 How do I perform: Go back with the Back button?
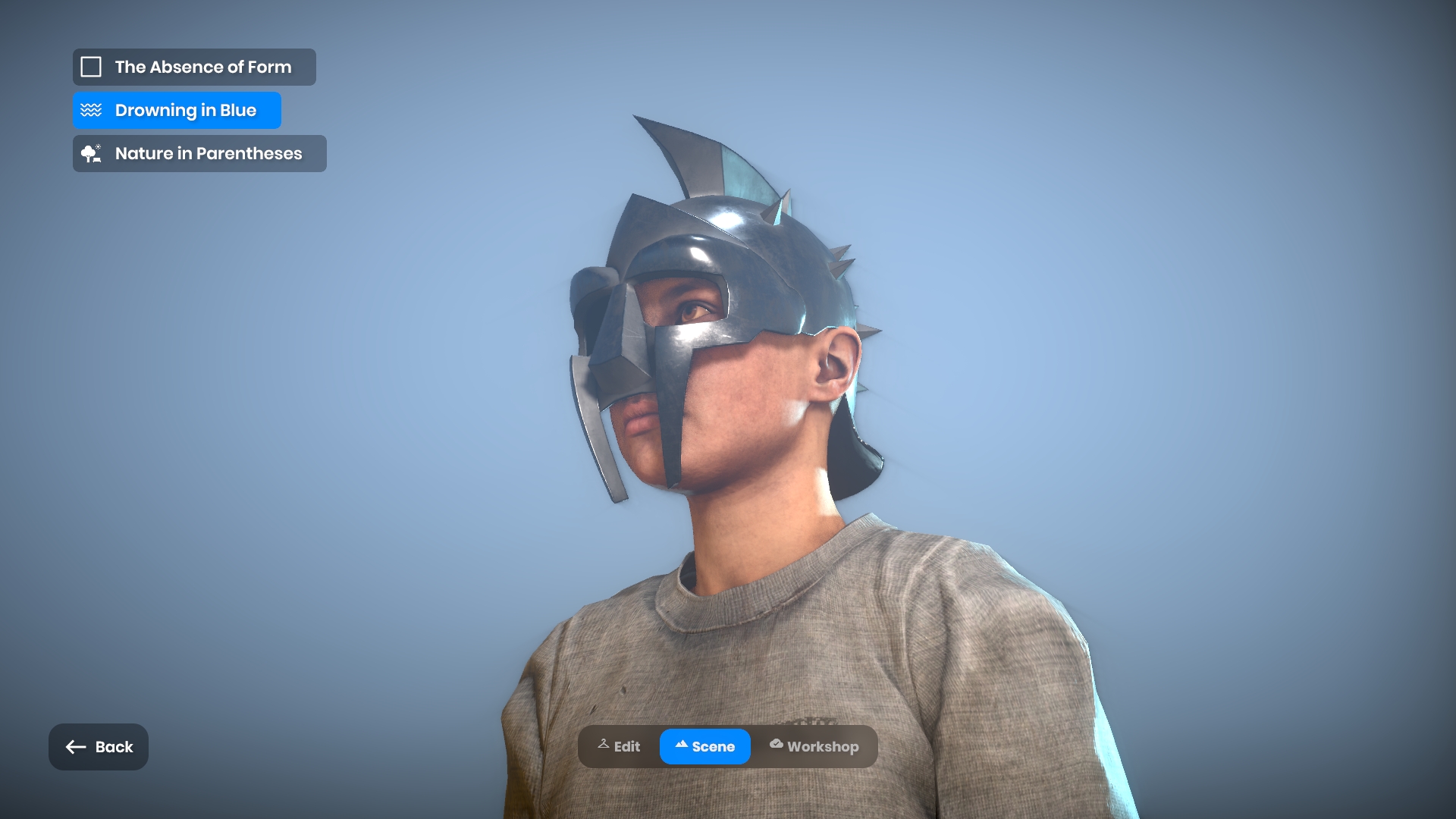coord(99,747)
